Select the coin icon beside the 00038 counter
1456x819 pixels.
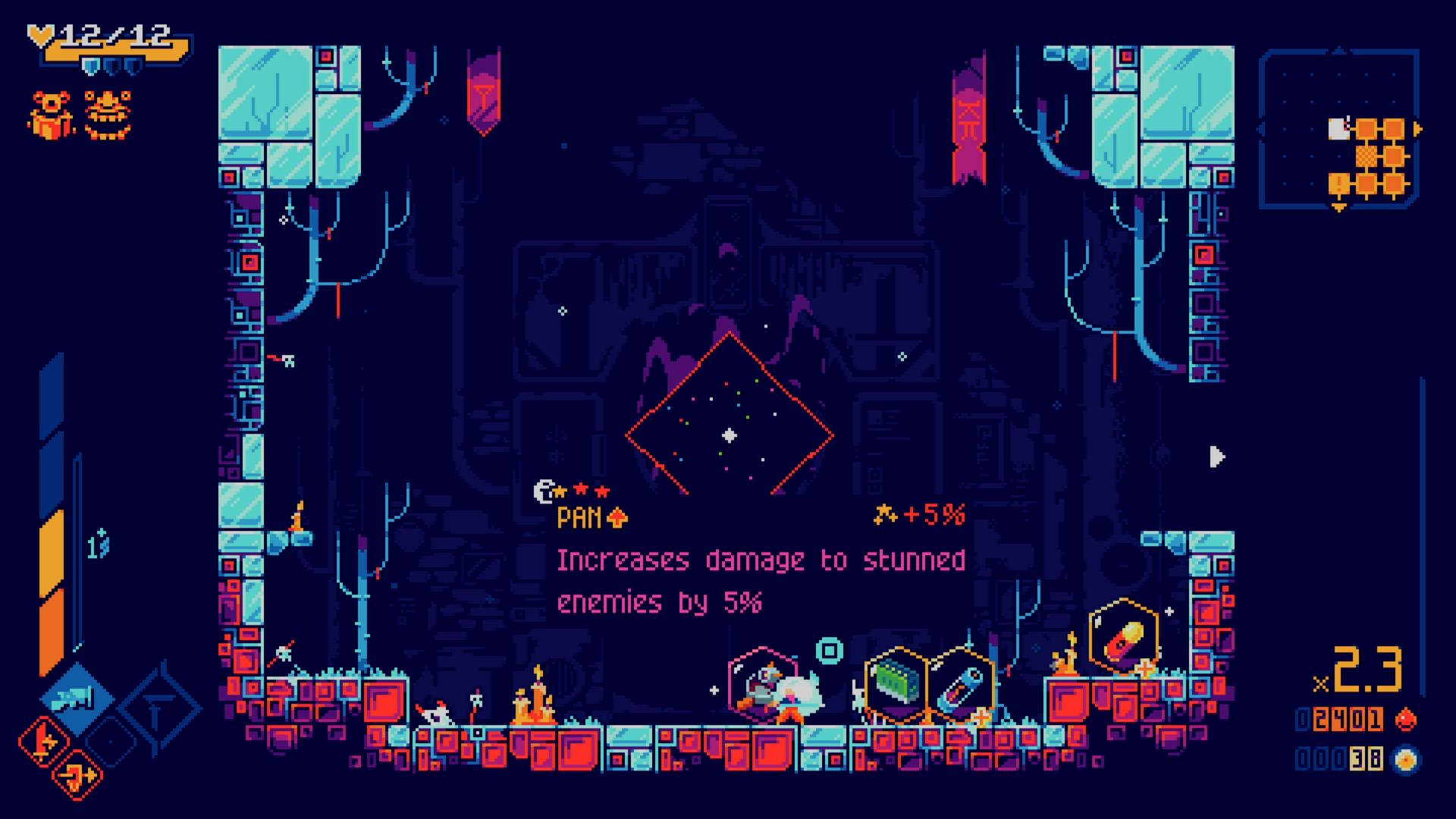click(1406, 760)
